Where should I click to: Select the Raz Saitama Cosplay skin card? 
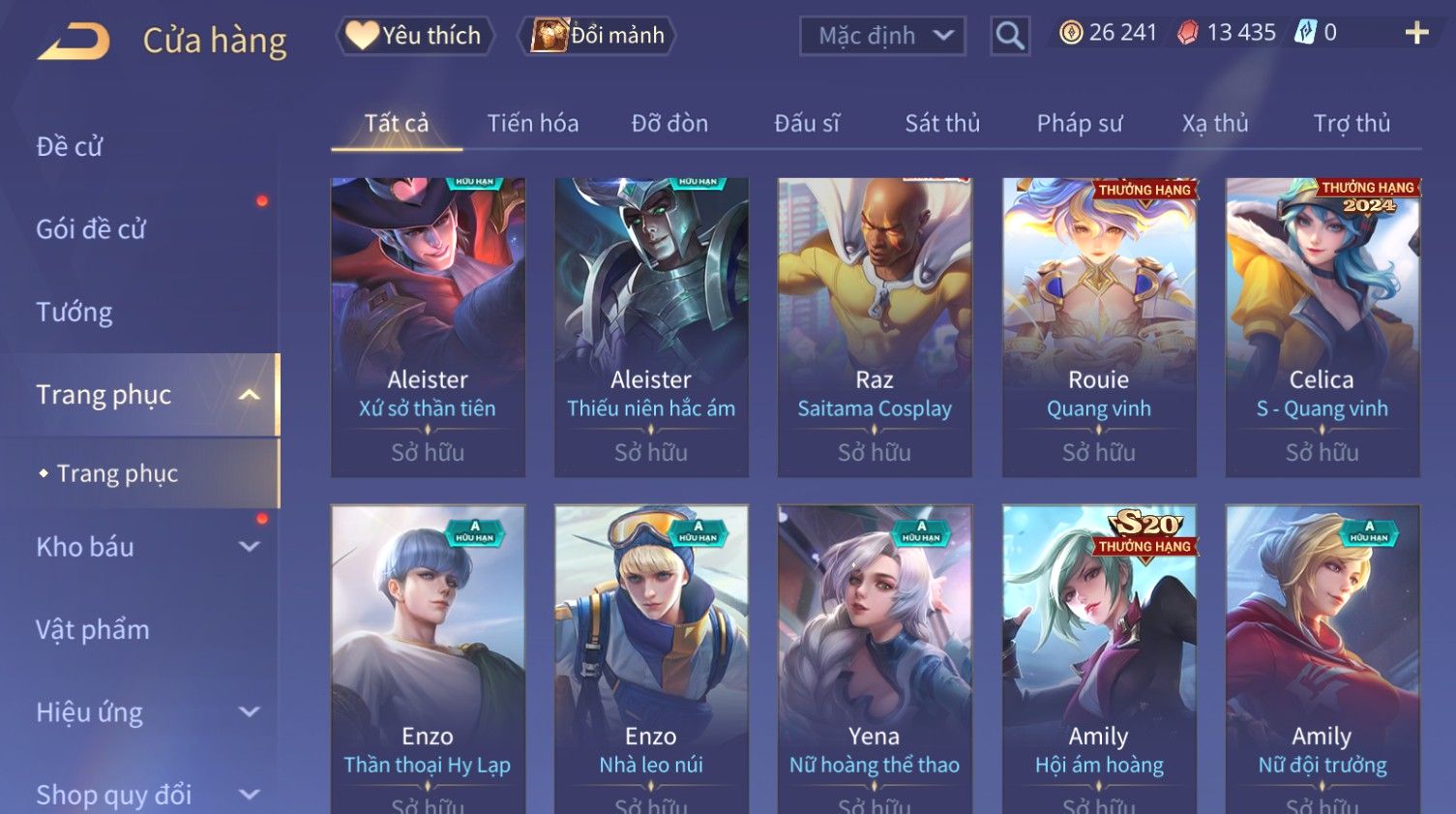coord(875,326)
